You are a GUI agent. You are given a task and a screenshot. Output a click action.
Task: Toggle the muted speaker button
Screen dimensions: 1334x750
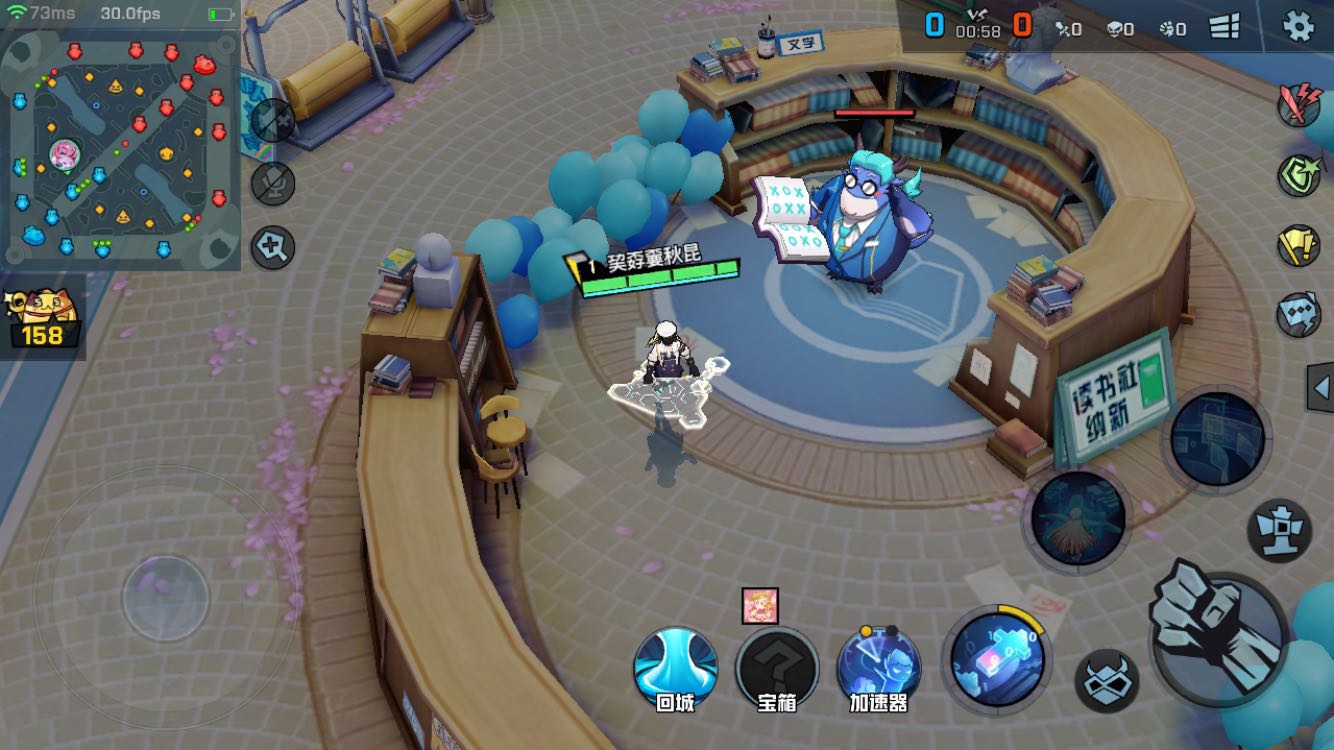pos(272,120)
